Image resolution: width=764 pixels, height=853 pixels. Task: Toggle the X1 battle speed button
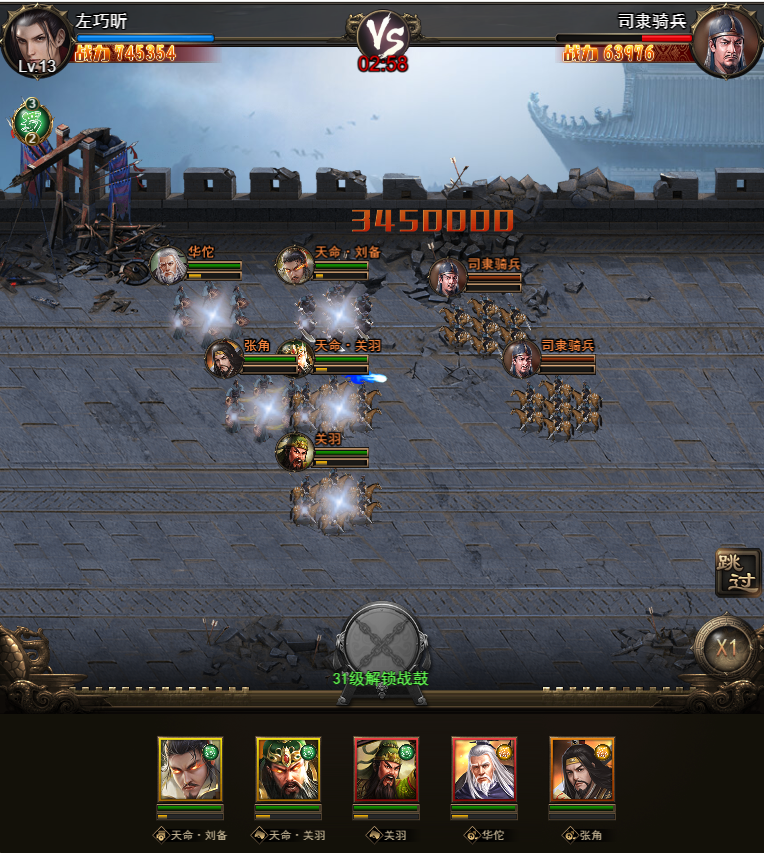[x=726, y=647]
